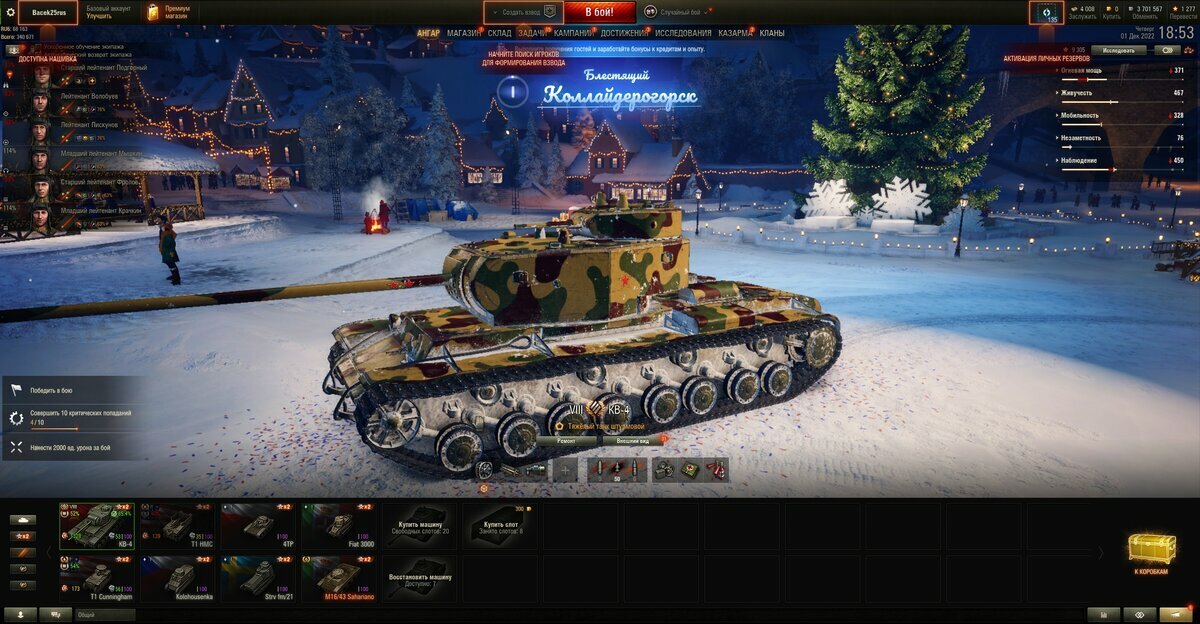
Task: Go to loot boxes via К коробкам chest
Action: click(1152, 552)
